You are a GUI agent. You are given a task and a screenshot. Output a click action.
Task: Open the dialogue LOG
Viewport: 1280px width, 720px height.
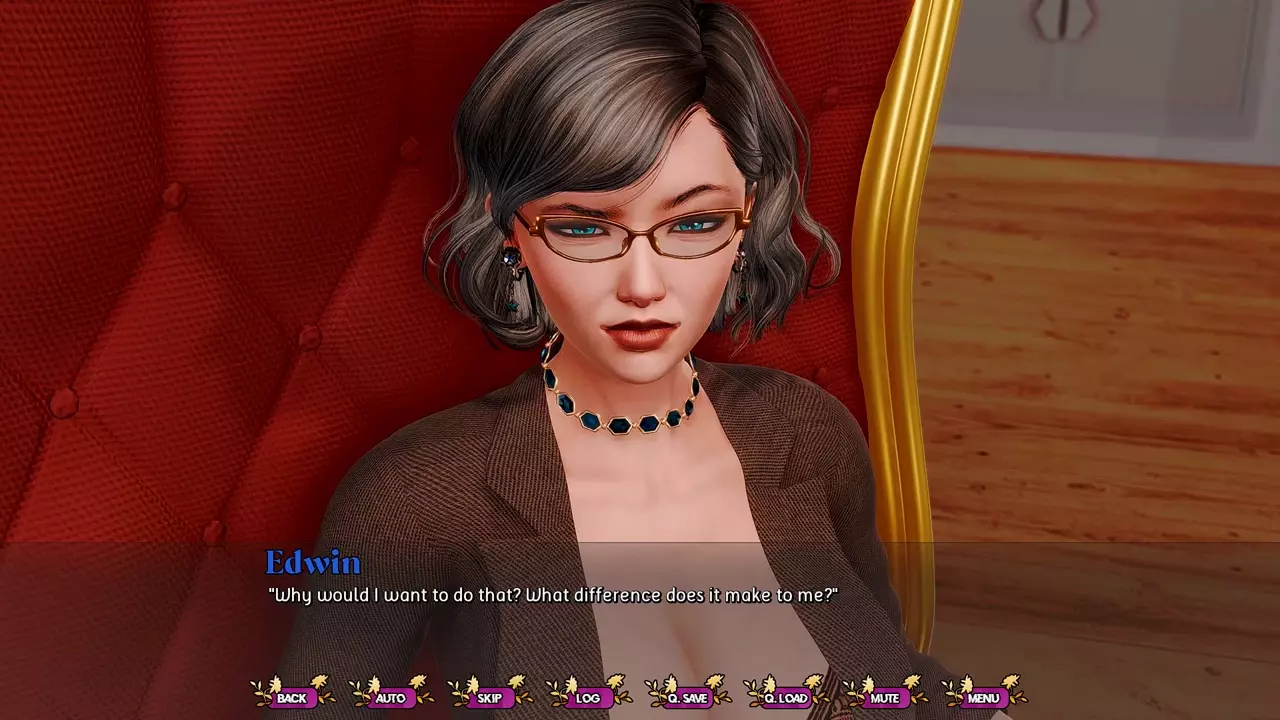tap(588, 697)
